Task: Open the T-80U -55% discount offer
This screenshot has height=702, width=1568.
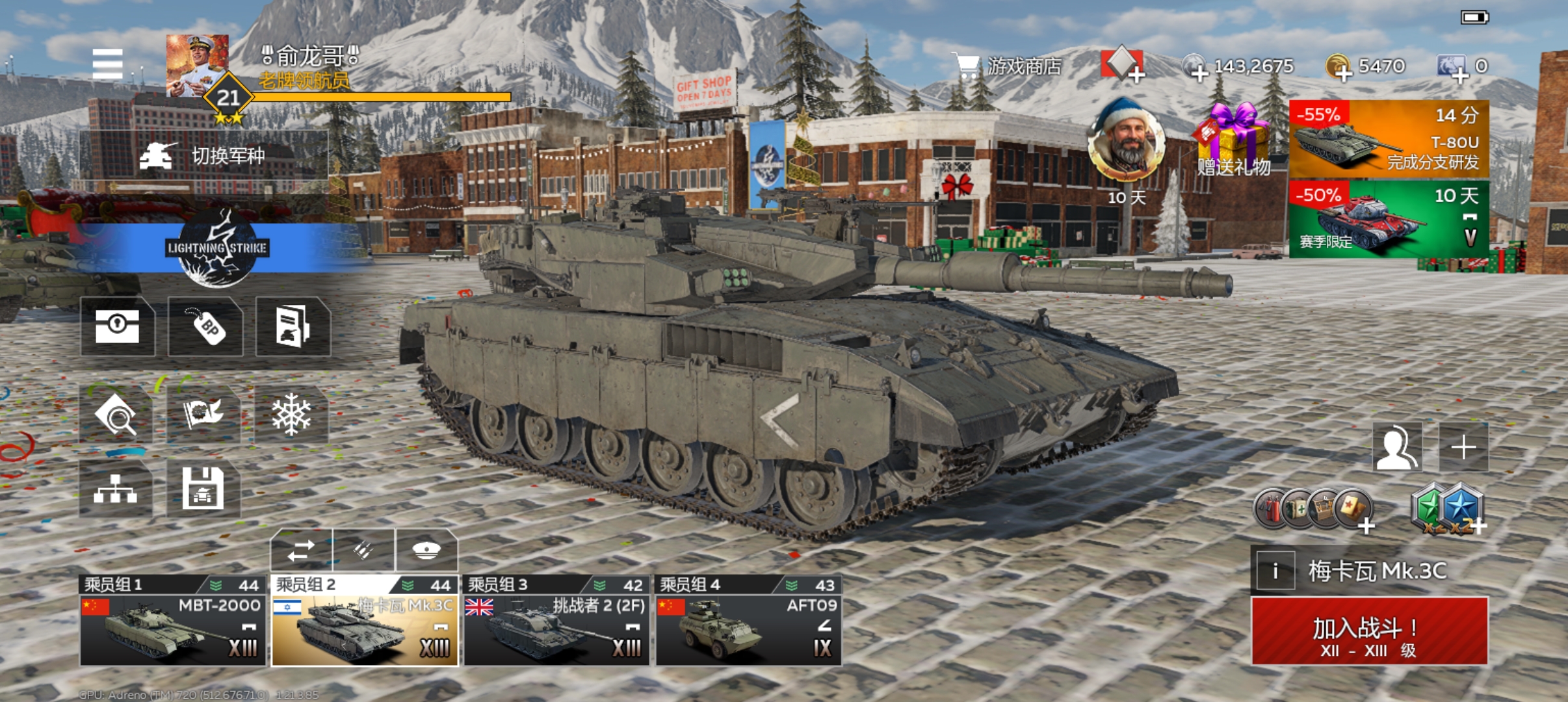Action: click(x=1388, y=139)
